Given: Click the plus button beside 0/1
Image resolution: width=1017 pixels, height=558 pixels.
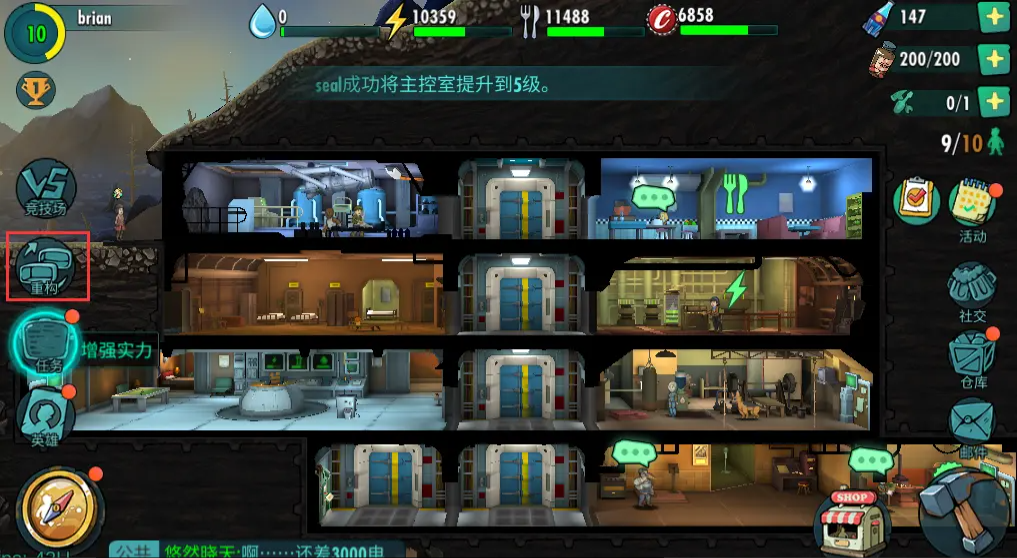Looking at the screenshot, I should [993, 101].
